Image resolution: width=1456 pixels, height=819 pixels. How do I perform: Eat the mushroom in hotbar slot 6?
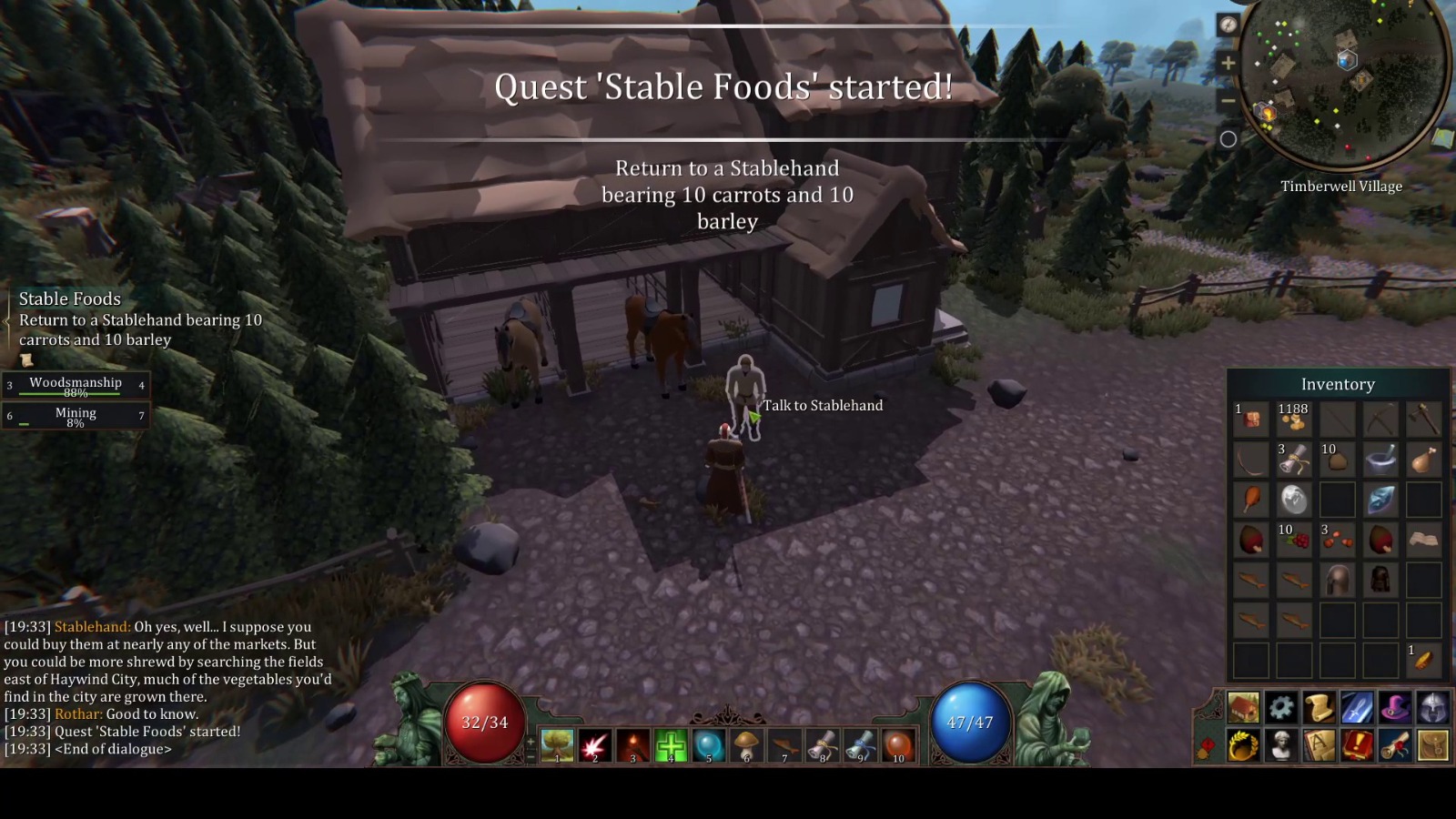[745, 744]
